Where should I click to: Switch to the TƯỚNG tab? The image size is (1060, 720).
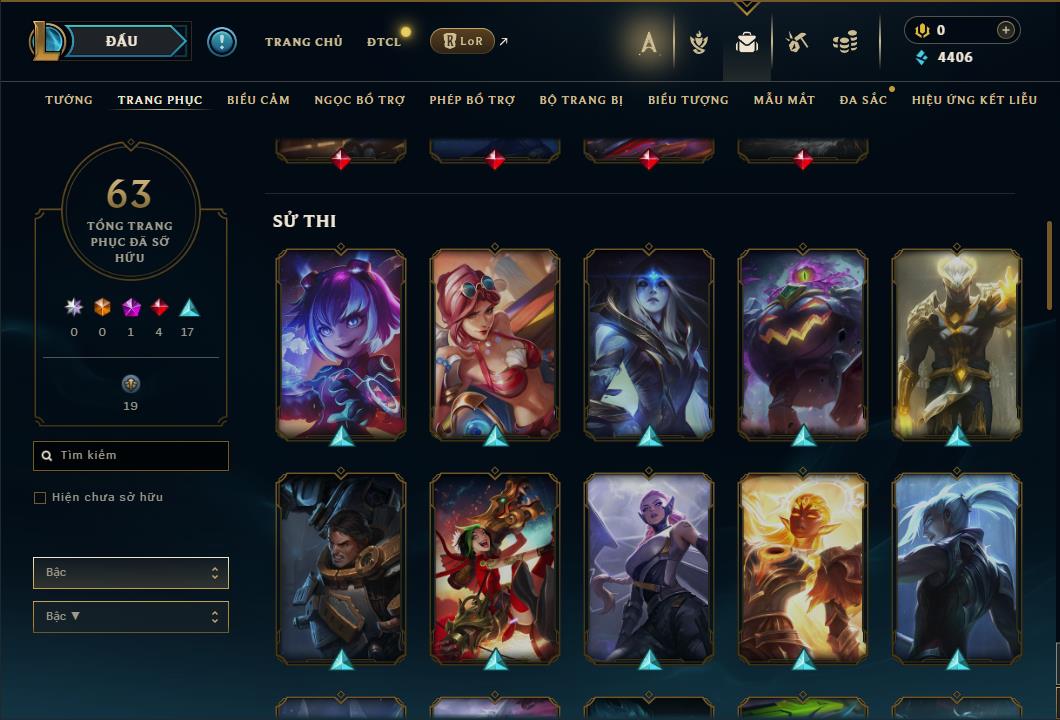tap(69, 100)
